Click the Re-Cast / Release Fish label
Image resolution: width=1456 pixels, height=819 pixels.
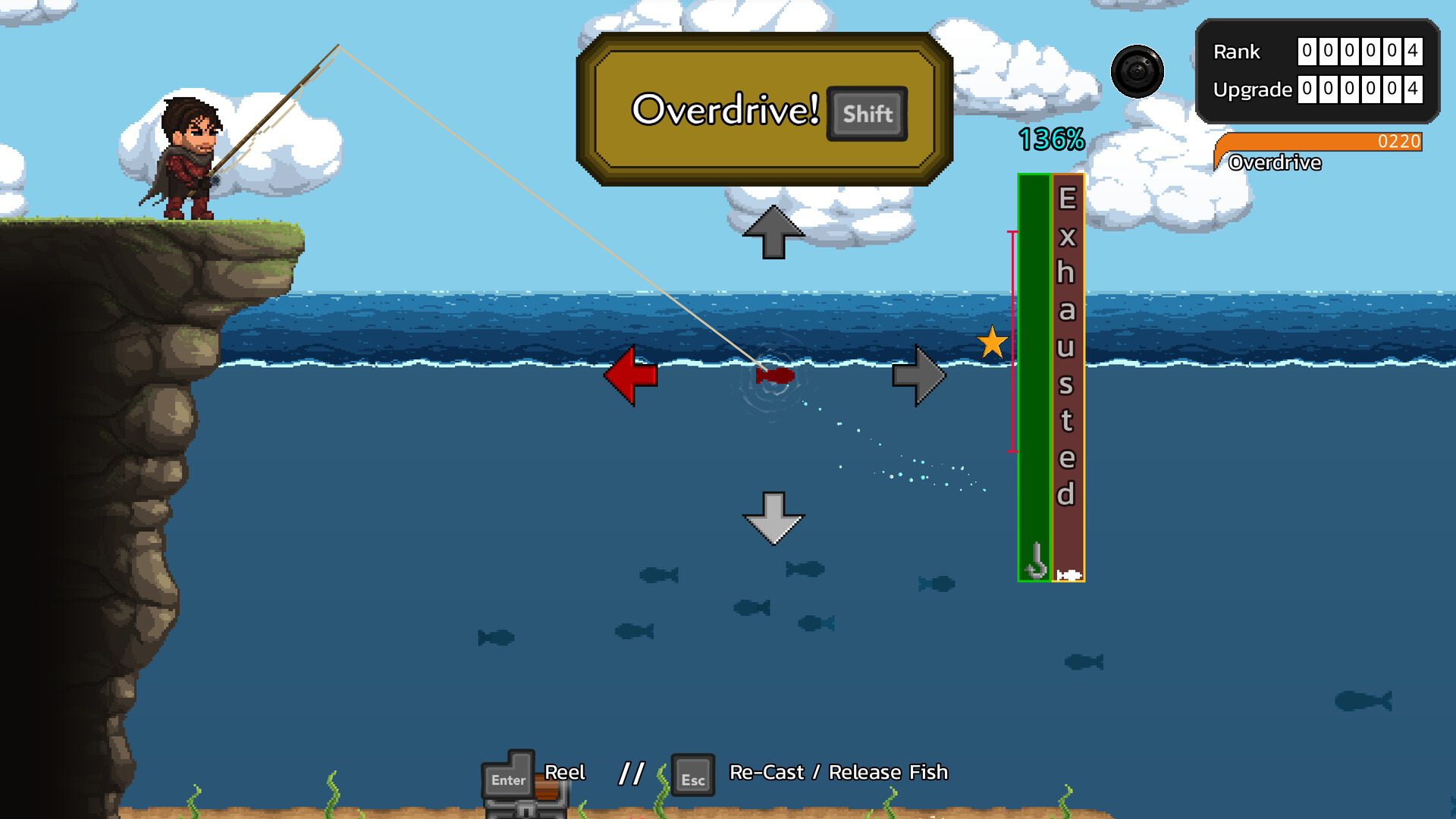tap(837, 772)
